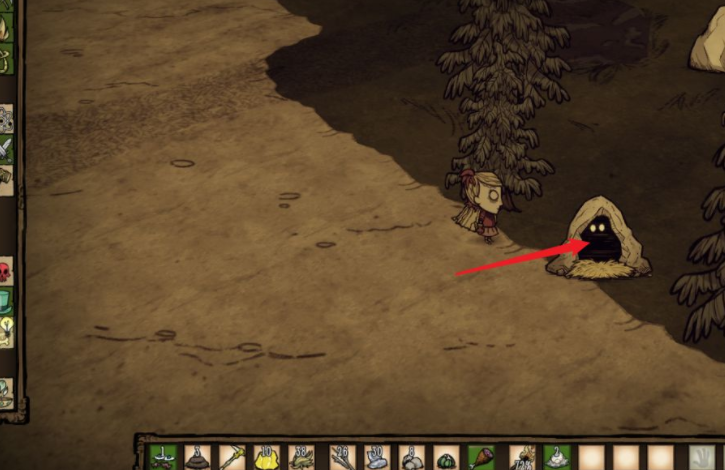Image resolution: width=725 pixels, height=470 pixels.
Task: Select the flint stack slot
Action: (x=375, y=458)
